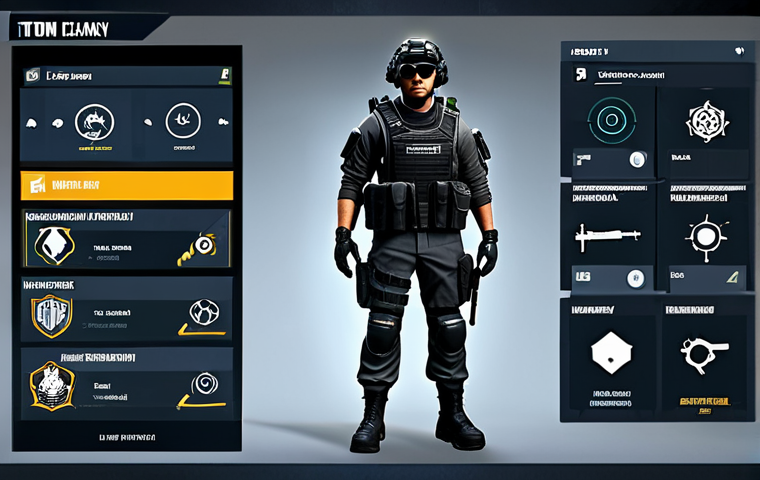This screenshot has width=760, height=480.
Task: Select the round bird emblem icon
Action: 184,122
